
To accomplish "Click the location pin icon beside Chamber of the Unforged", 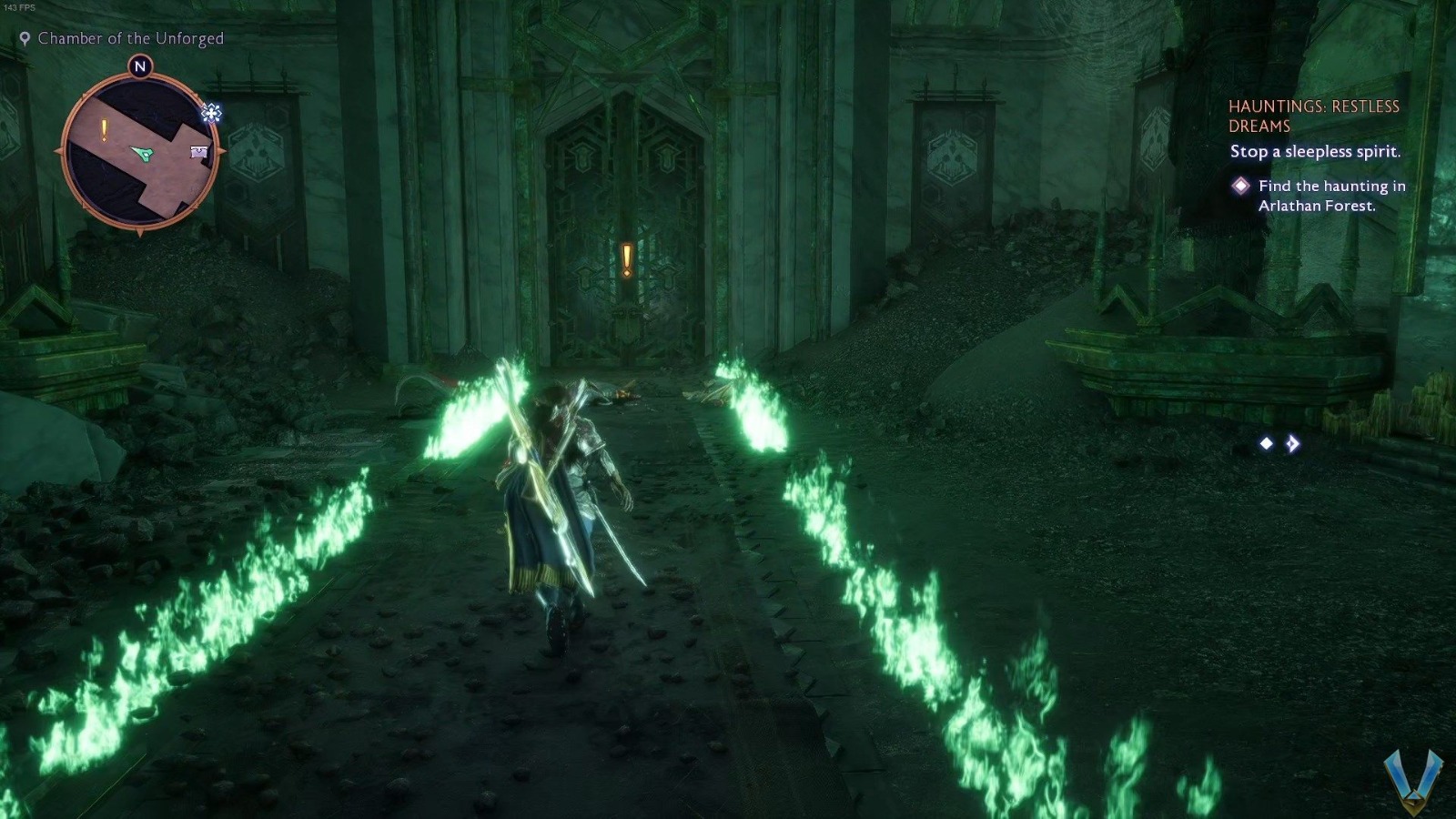I will (25, 38).
